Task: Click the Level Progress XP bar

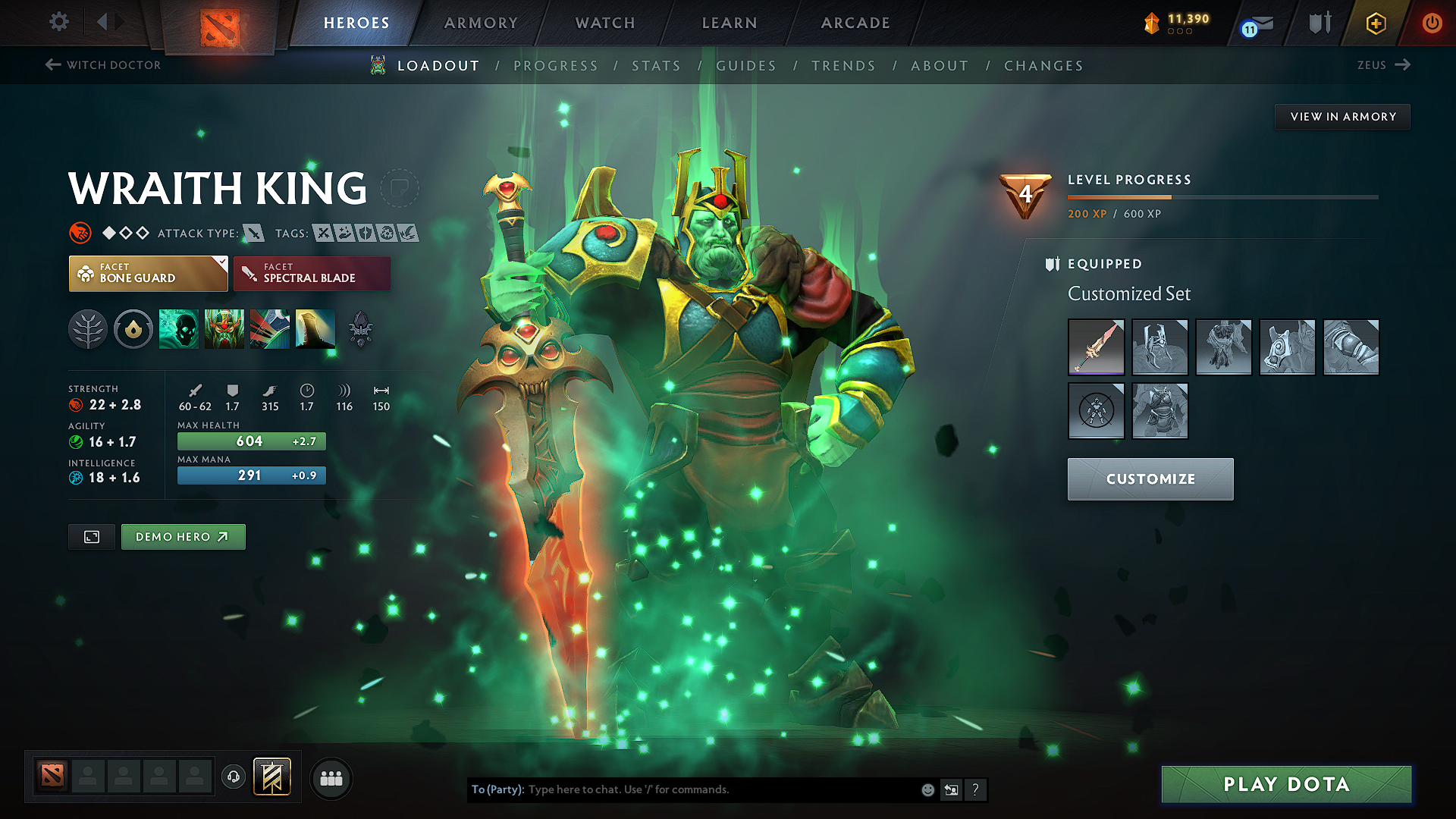Action: [x=1222, y=196]
